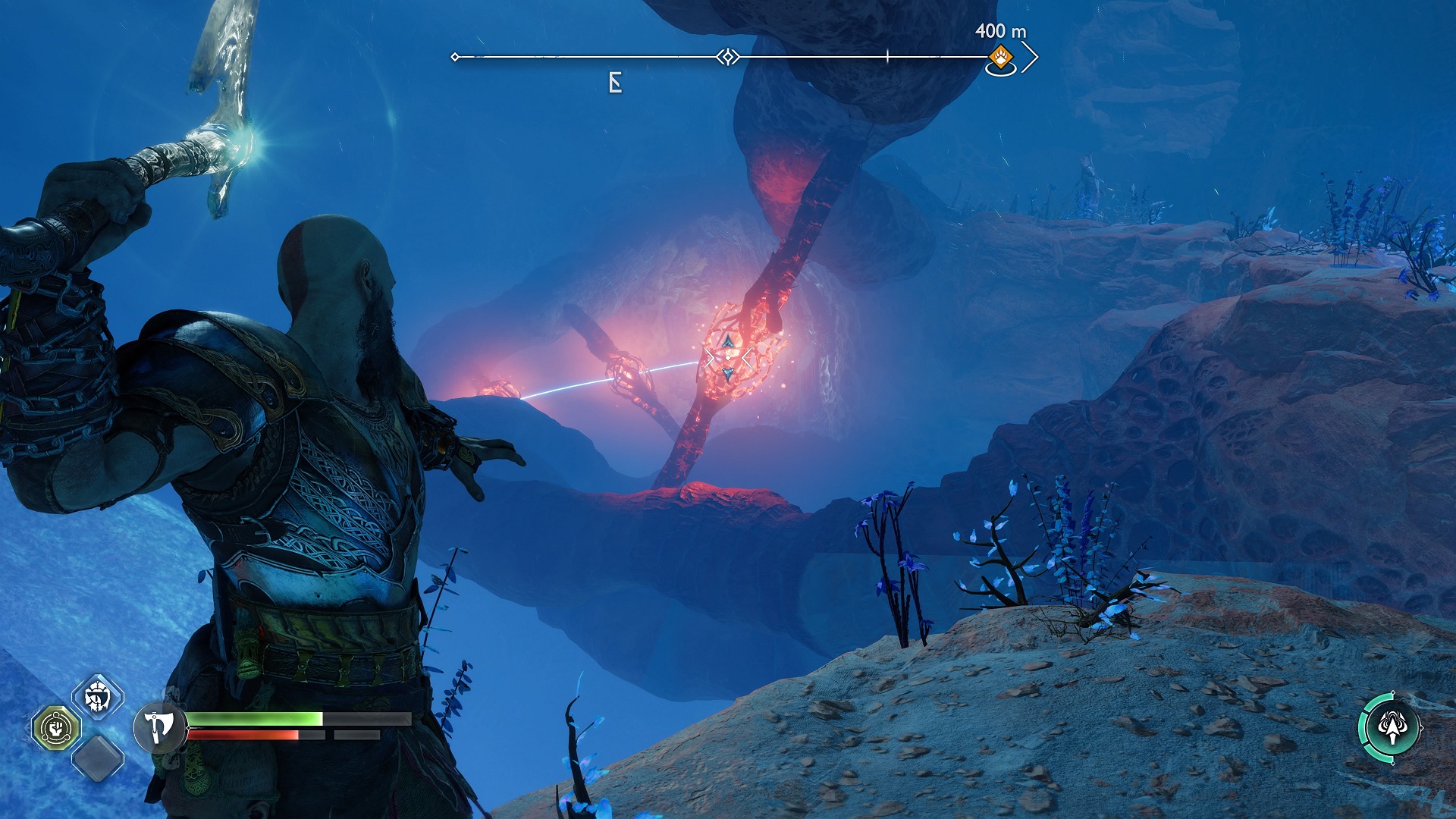Activate the companion arrow ability icon
The height and width of the screenshot is (819, 1456).
pos(1391,727)
